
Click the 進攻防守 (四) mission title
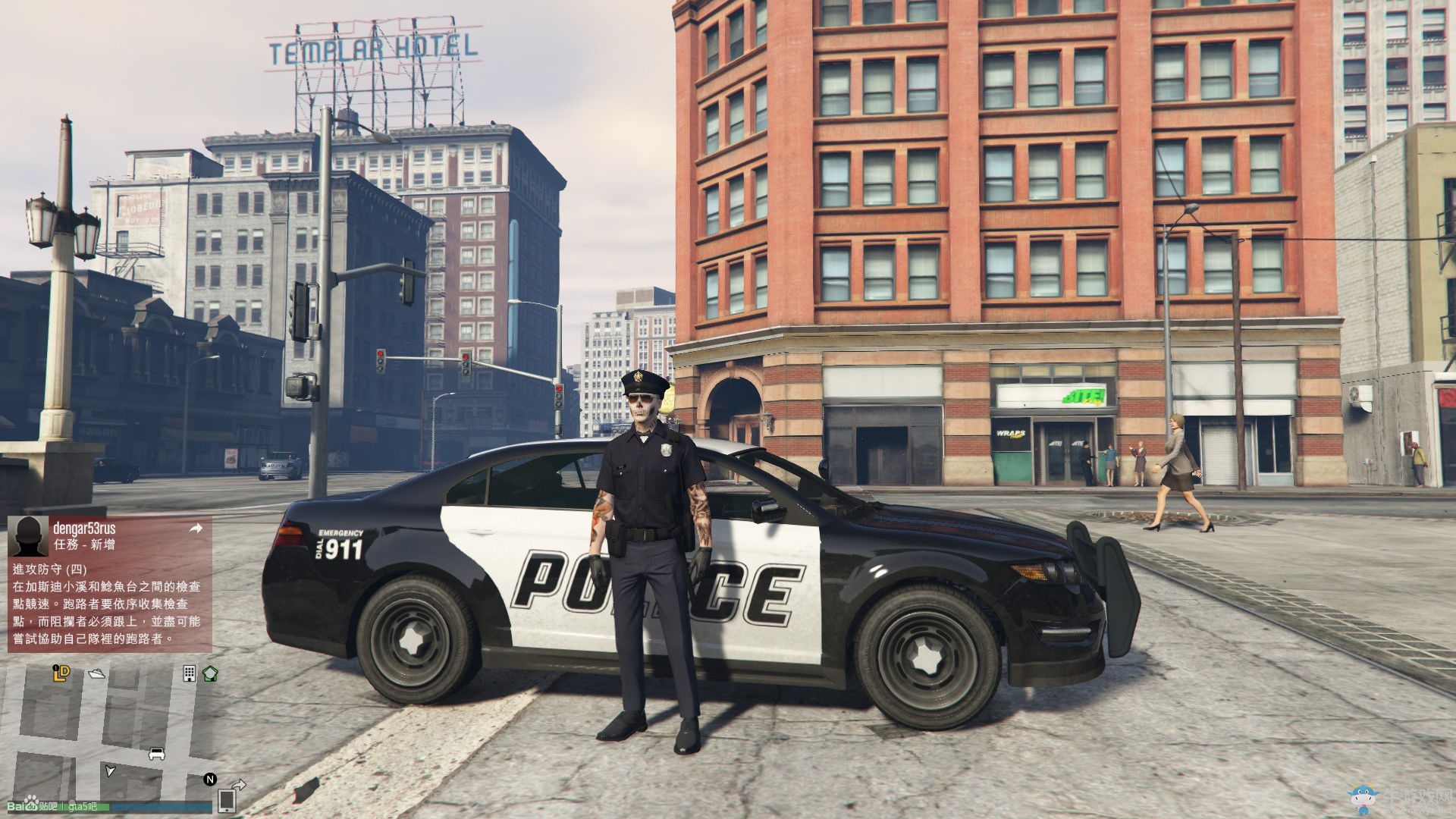[x=49, y=570]
